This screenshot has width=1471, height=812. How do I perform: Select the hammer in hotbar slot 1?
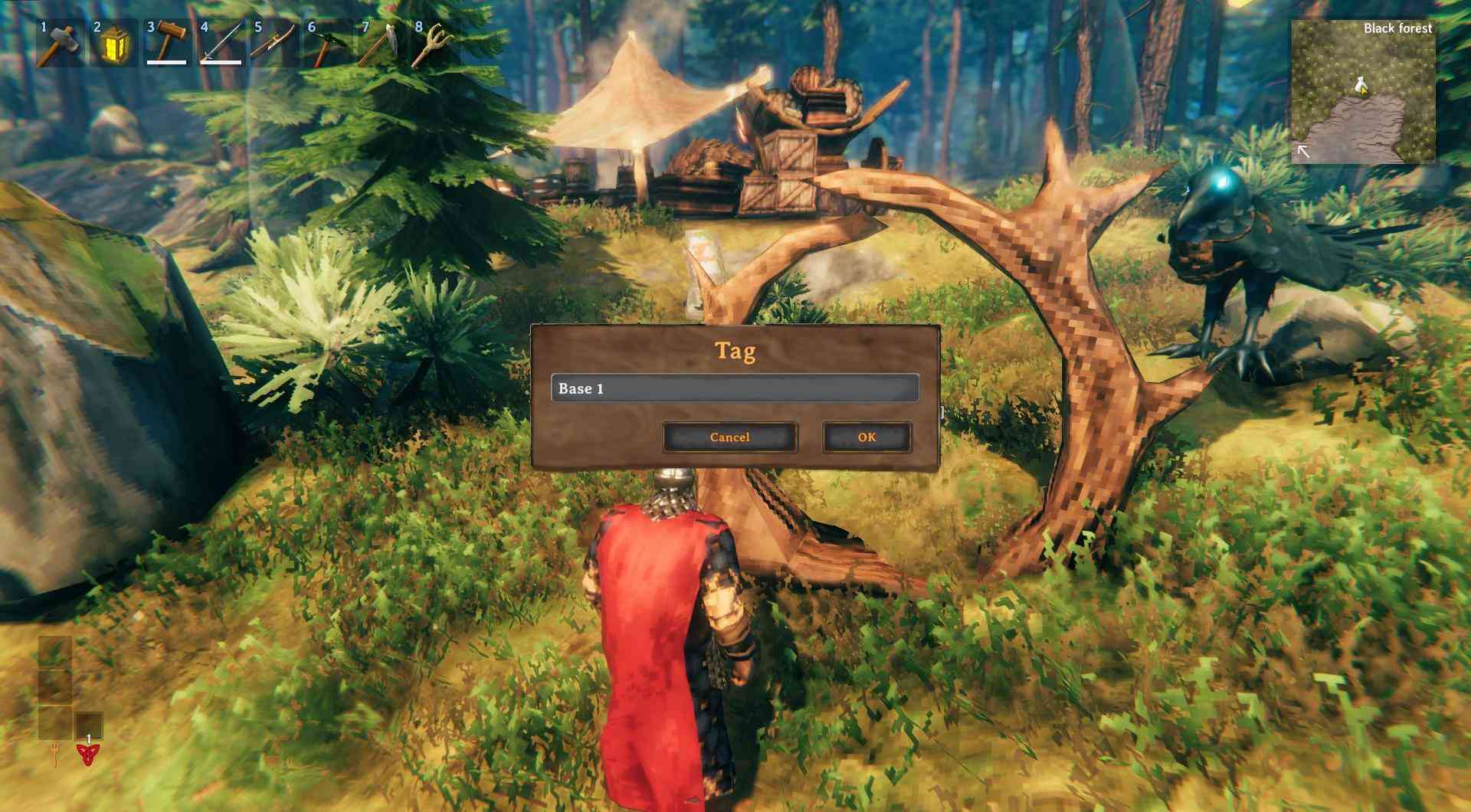tap(58, 43)
